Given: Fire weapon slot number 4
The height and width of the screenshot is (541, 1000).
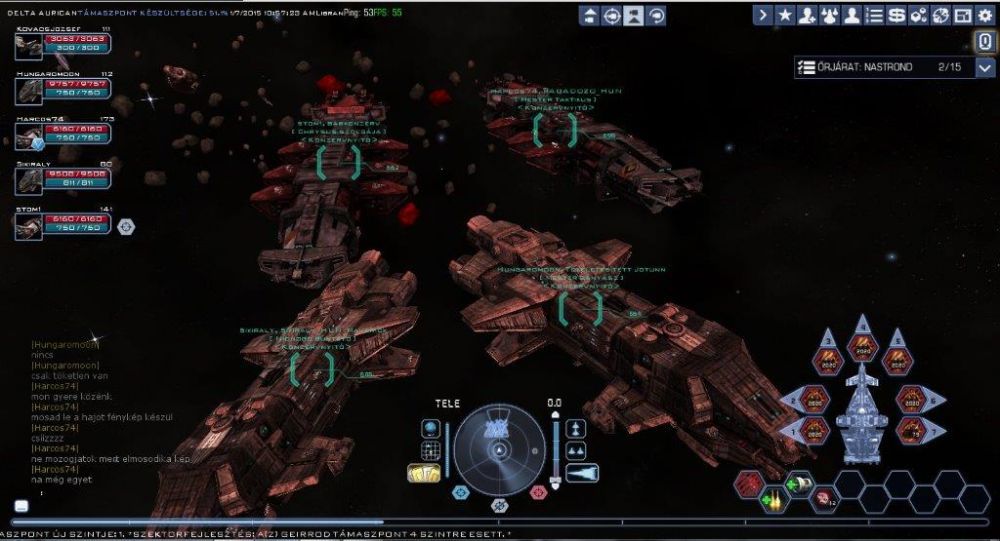Looking at the screenshot, I should coord(861,346).
